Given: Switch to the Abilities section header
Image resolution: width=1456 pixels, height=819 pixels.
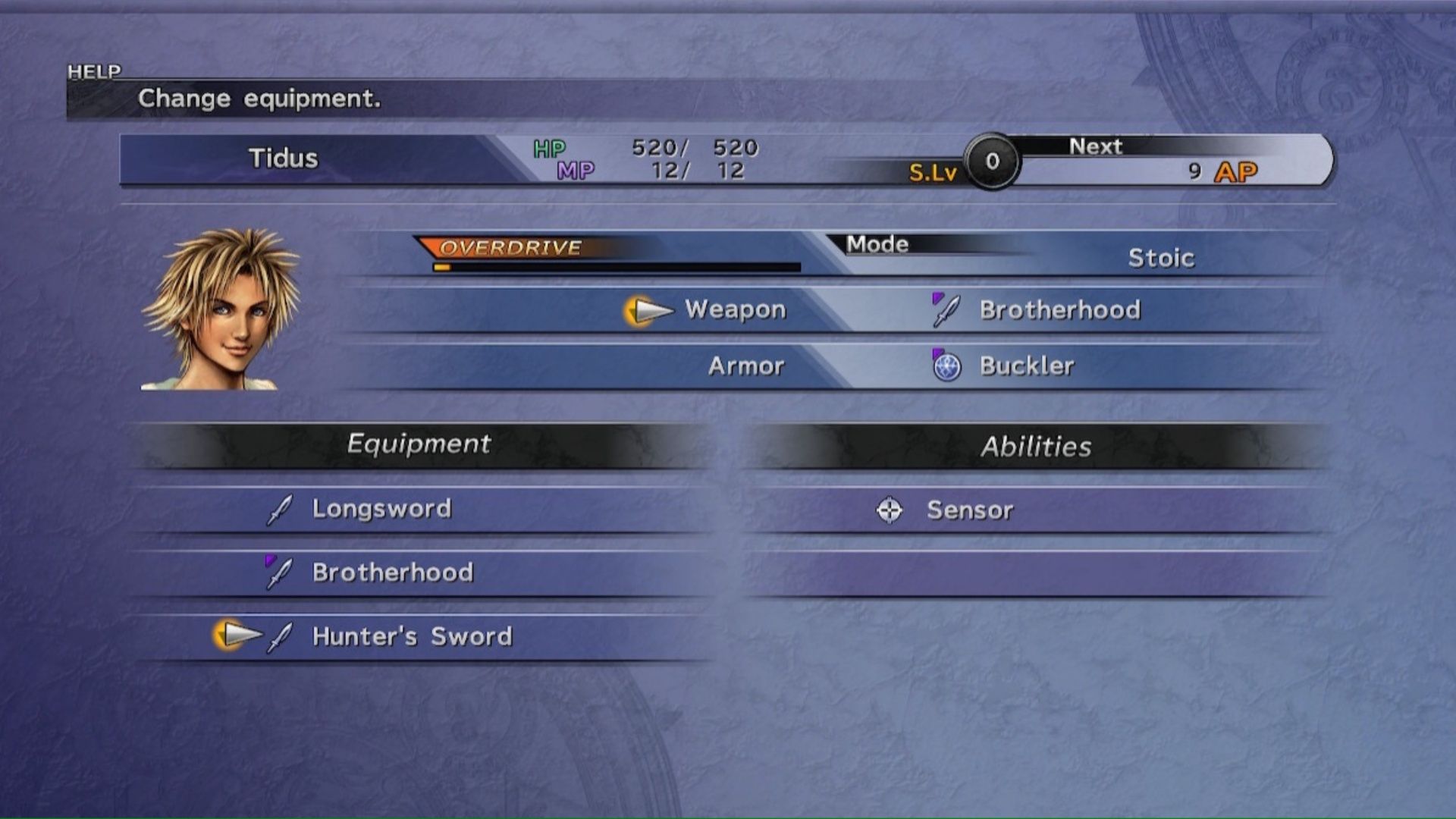Looking at the screenshot, I should tap(1036, 447).
